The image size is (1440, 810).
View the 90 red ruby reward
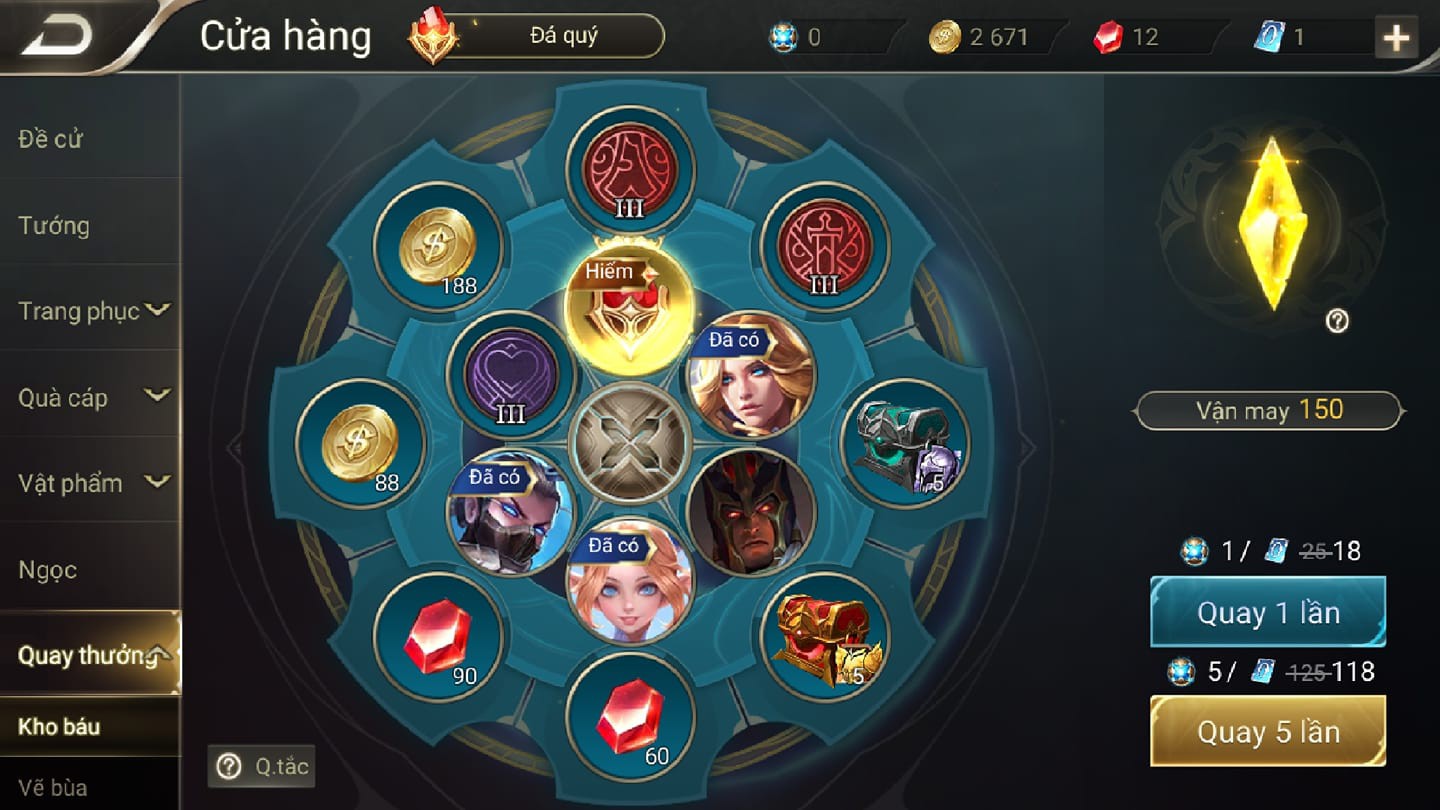coord(437,637)
